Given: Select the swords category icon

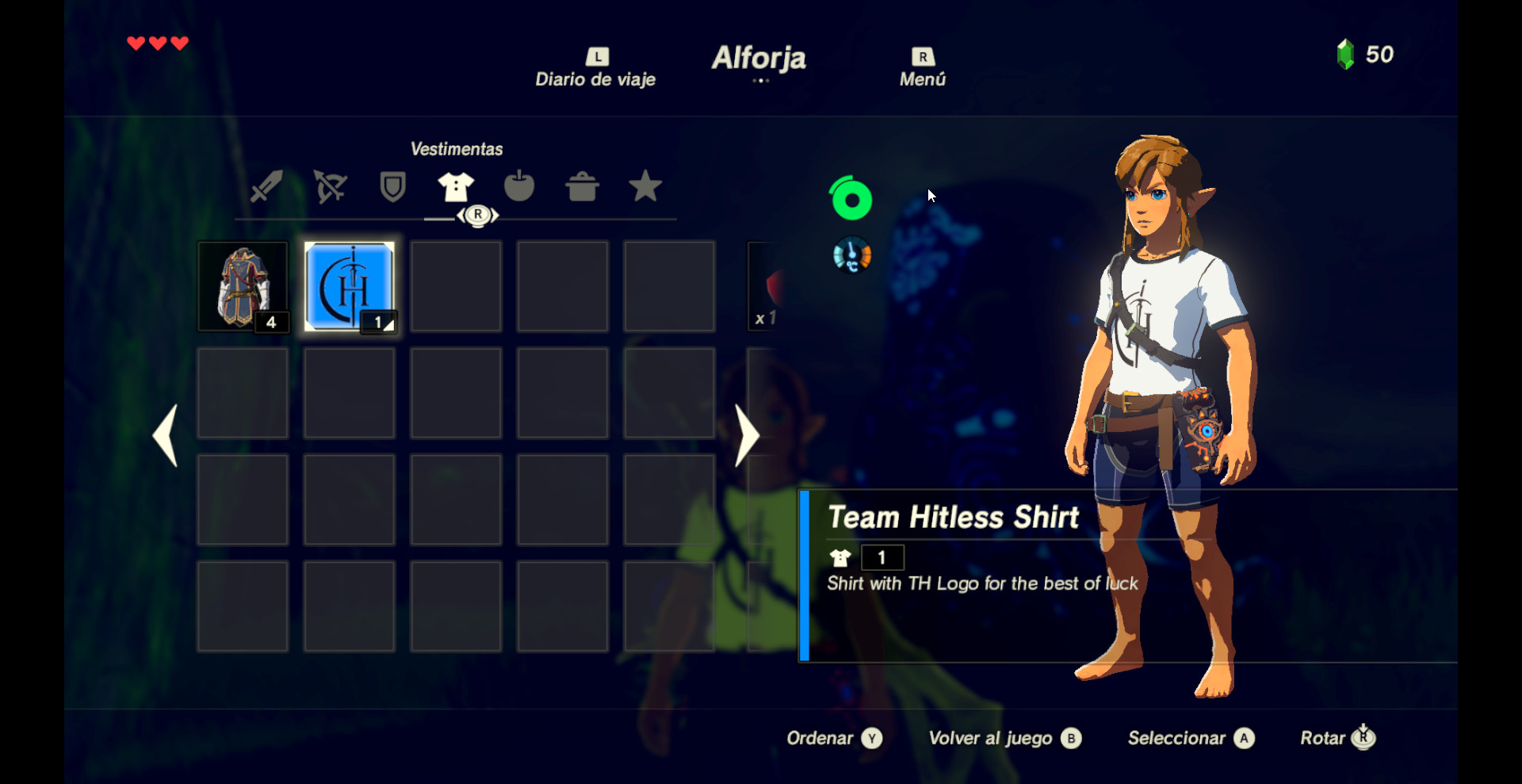Looking at the screenshot, I should (266, 186).
